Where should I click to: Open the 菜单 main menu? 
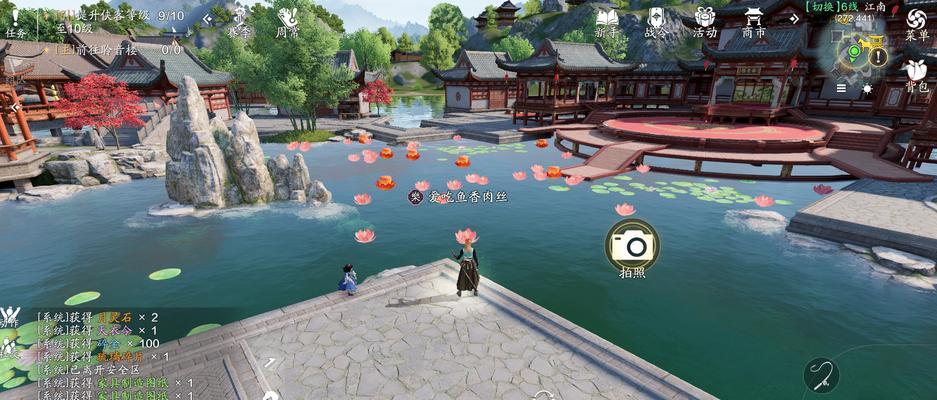[916, 22]
